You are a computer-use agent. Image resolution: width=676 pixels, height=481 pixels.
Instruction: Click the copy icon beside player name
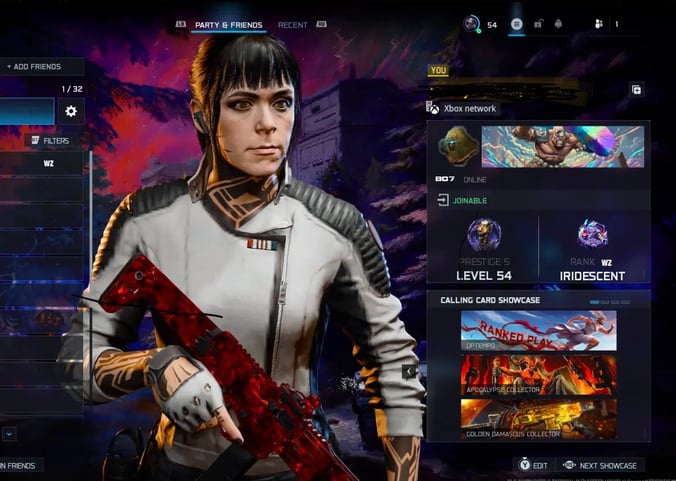(x=636, y=89)
